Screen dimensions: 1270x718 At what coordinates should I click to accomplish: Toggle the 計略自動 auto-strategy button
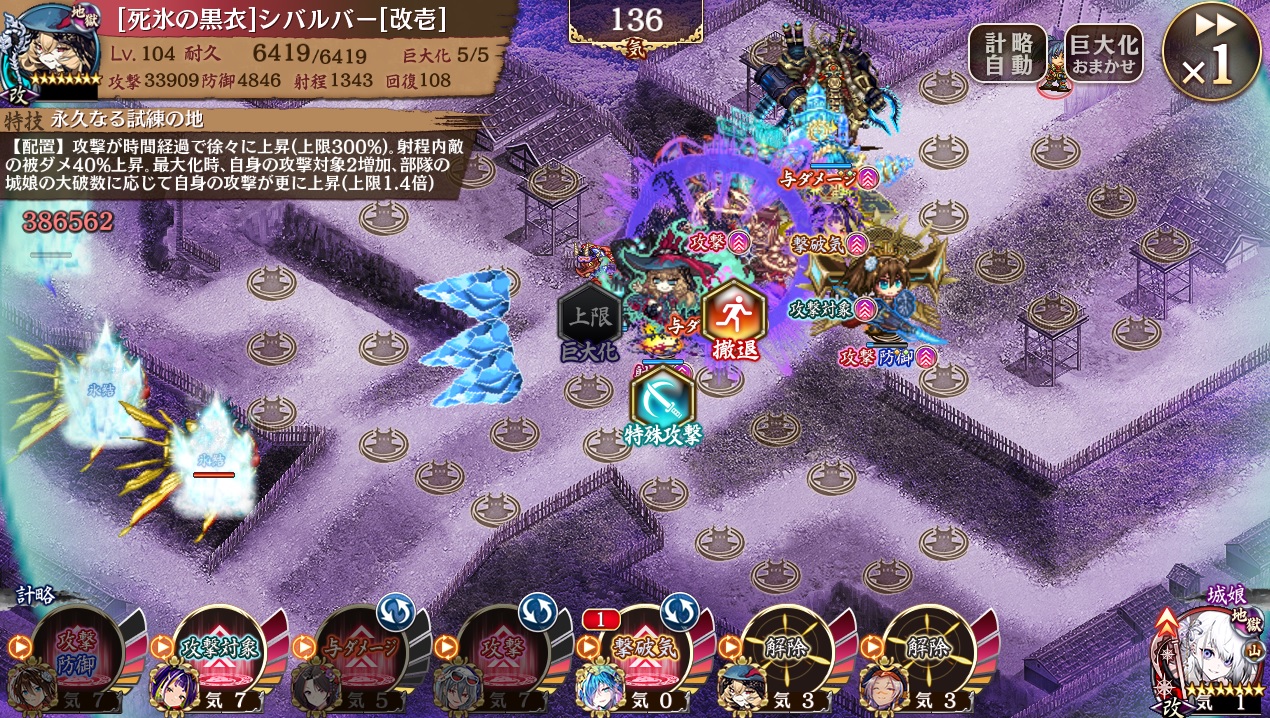(x=1007, y=54)
